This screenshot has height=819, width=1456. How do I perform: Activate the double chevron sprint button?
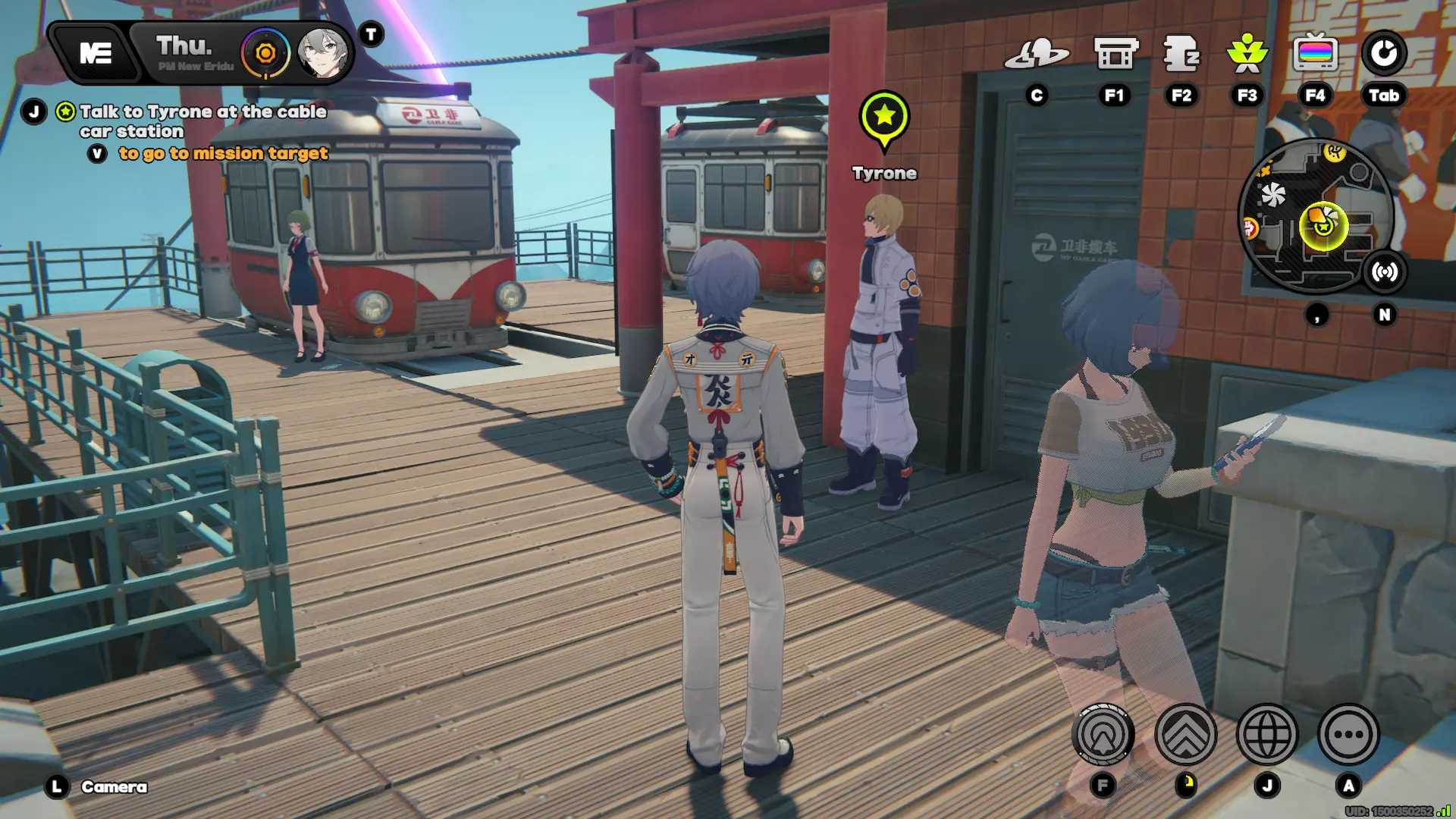click(x=1186, y=734)
